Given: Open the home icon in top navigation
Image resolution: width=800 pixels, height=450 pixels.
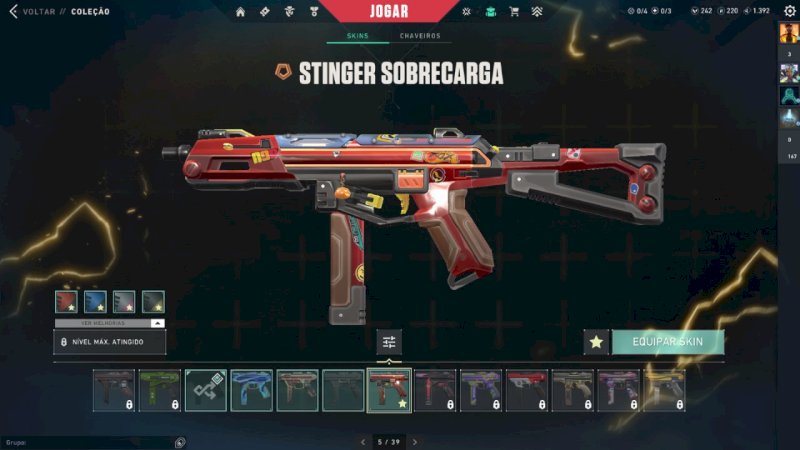Looking at the screenshot, I should pos(240,12).
